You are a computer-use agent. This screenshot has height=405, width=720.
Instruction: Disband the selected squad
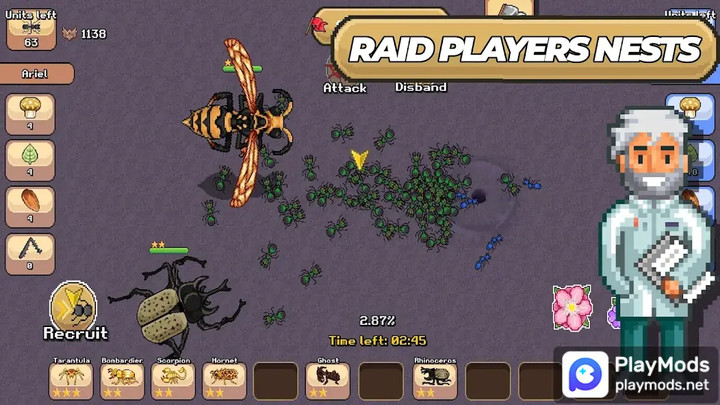click(x=420, y=87)
